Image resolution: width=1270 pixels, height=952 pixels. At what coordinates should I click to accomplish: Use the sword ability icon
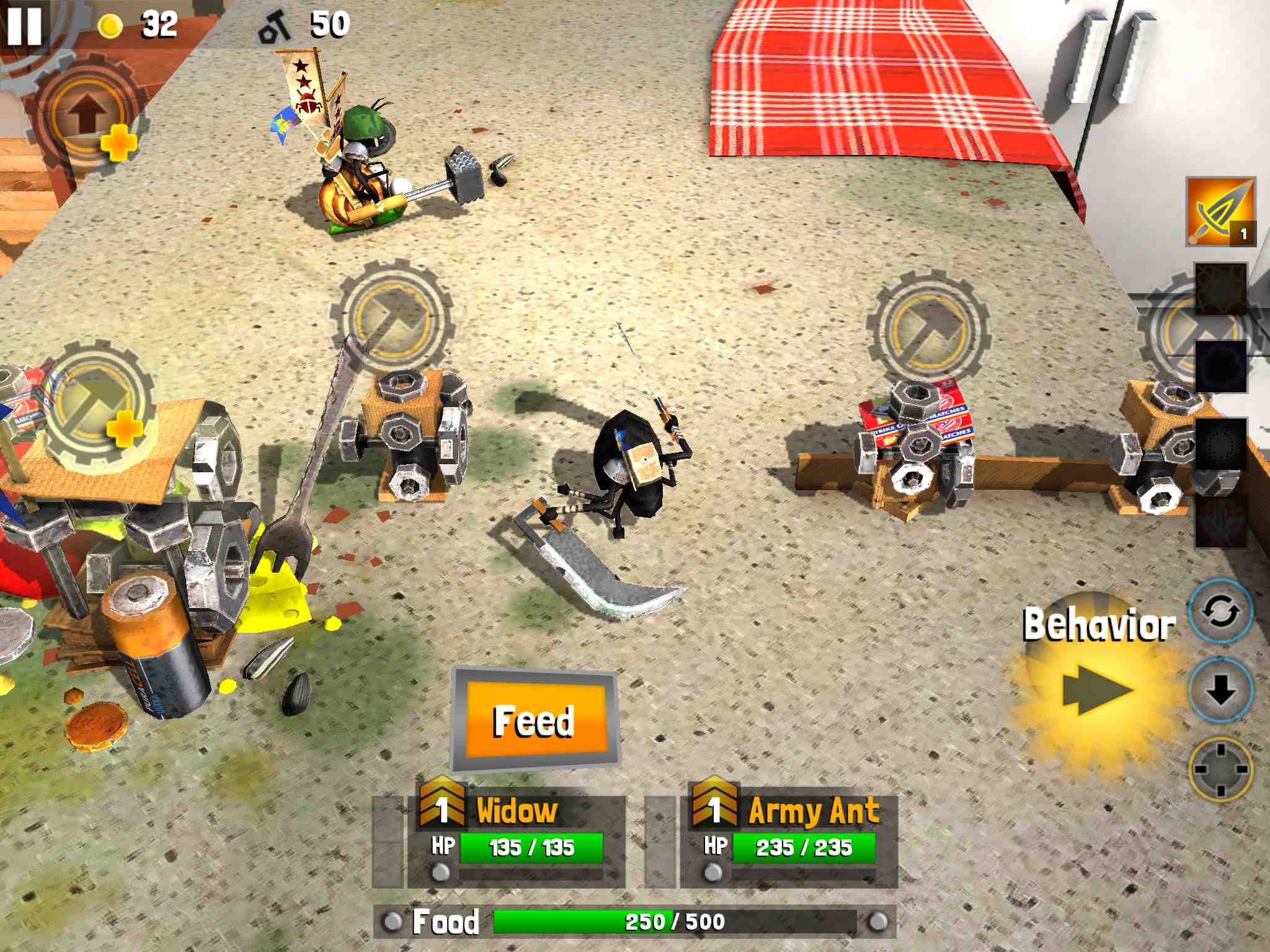pos(1220,212)
